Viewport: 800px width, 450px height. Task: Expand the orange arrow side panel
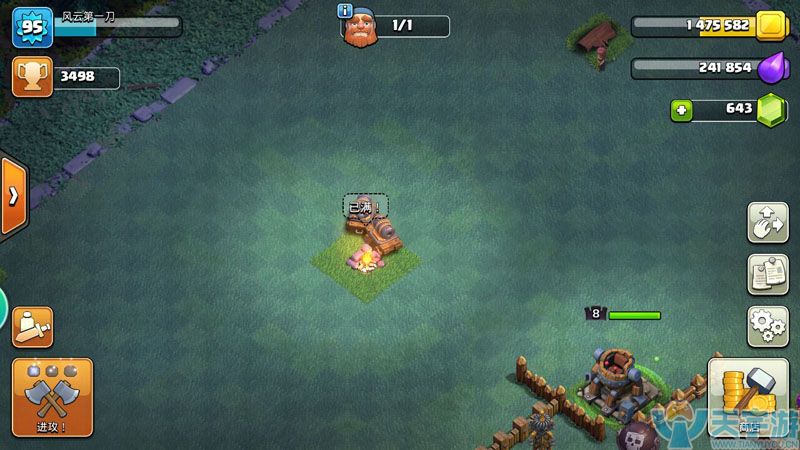coord(14,196)
